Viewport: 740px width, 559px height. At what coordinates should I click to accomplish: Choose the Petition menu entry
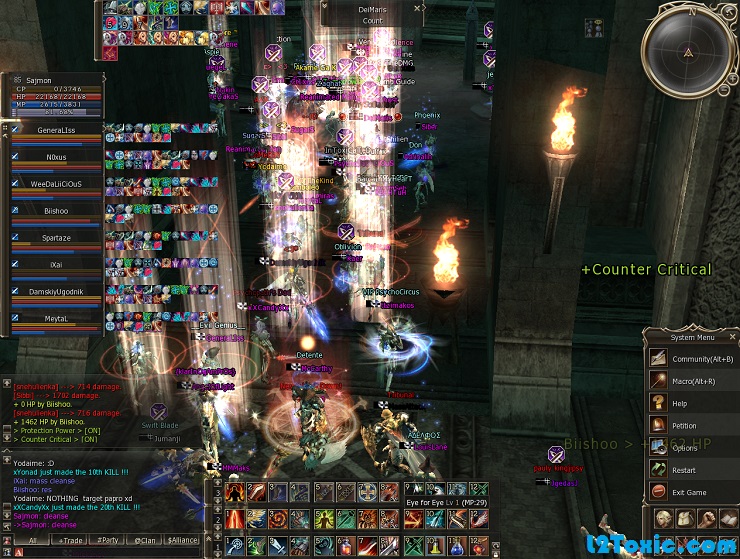click(x=685, y=425)
